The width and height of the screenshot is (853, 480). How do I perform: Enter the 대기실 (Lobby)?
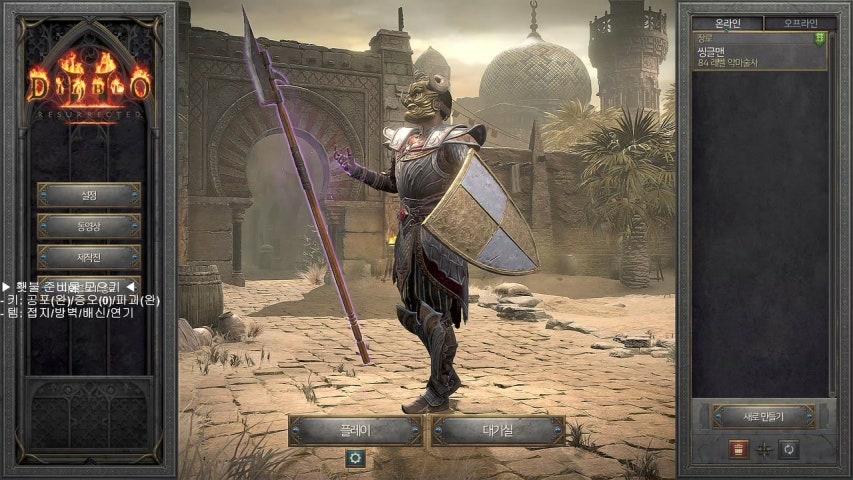click(x=498, y=431)
